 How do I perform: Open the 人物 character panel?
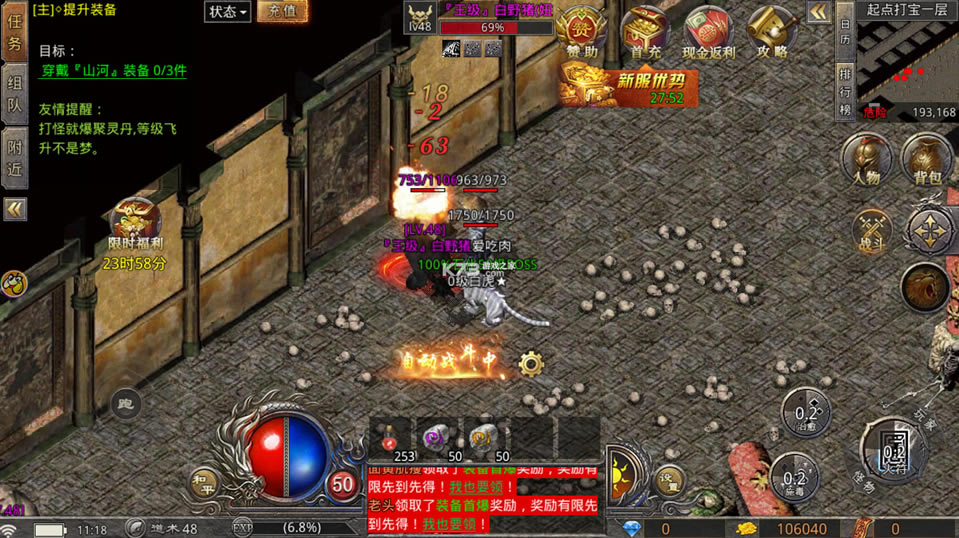click(865, 160)
